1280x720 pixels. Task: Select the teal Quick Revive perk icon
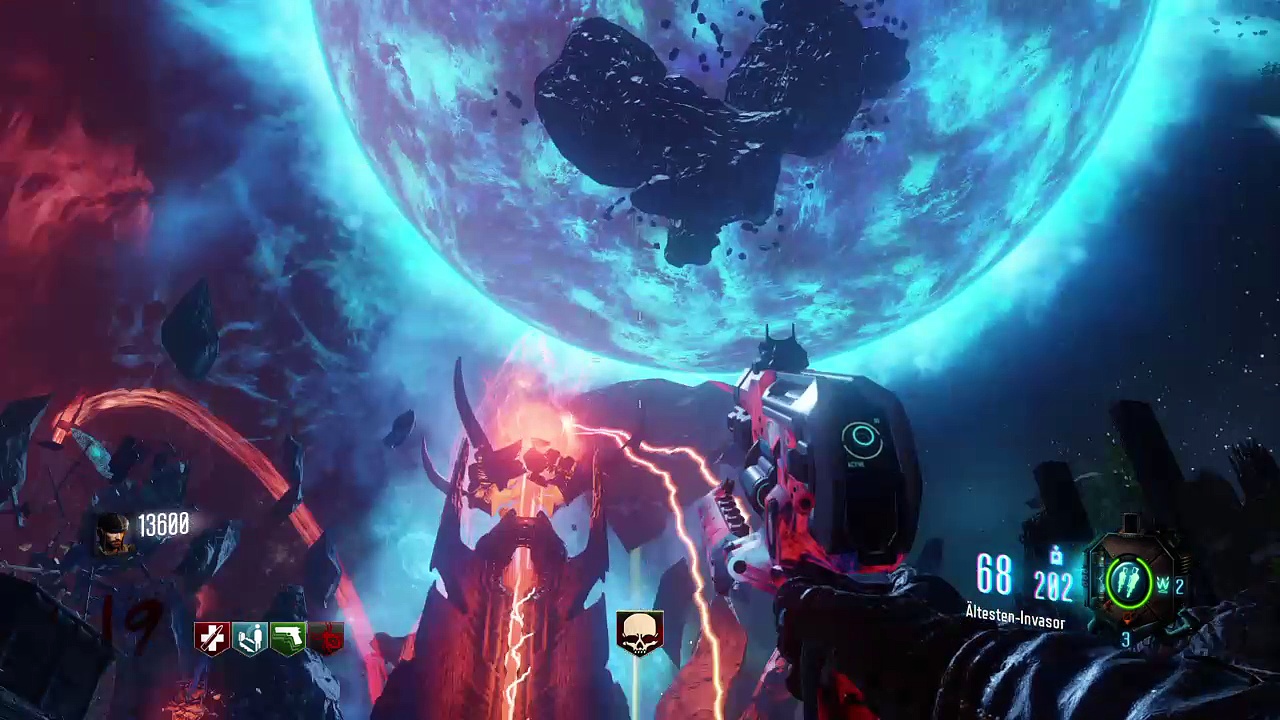[x=250, y=637]
